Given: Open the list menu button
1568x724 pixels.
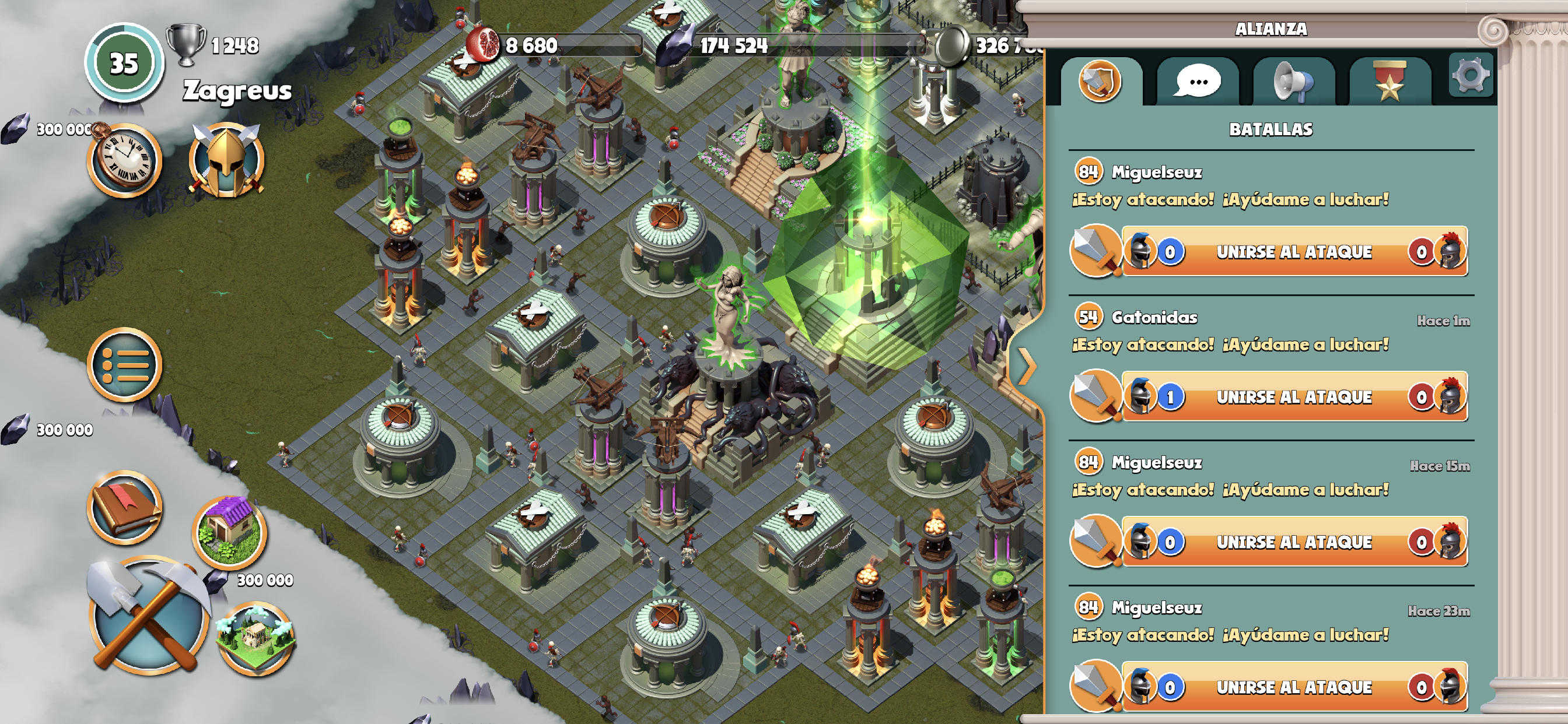Looking at the screenshot, I should [x=125, y=365].
